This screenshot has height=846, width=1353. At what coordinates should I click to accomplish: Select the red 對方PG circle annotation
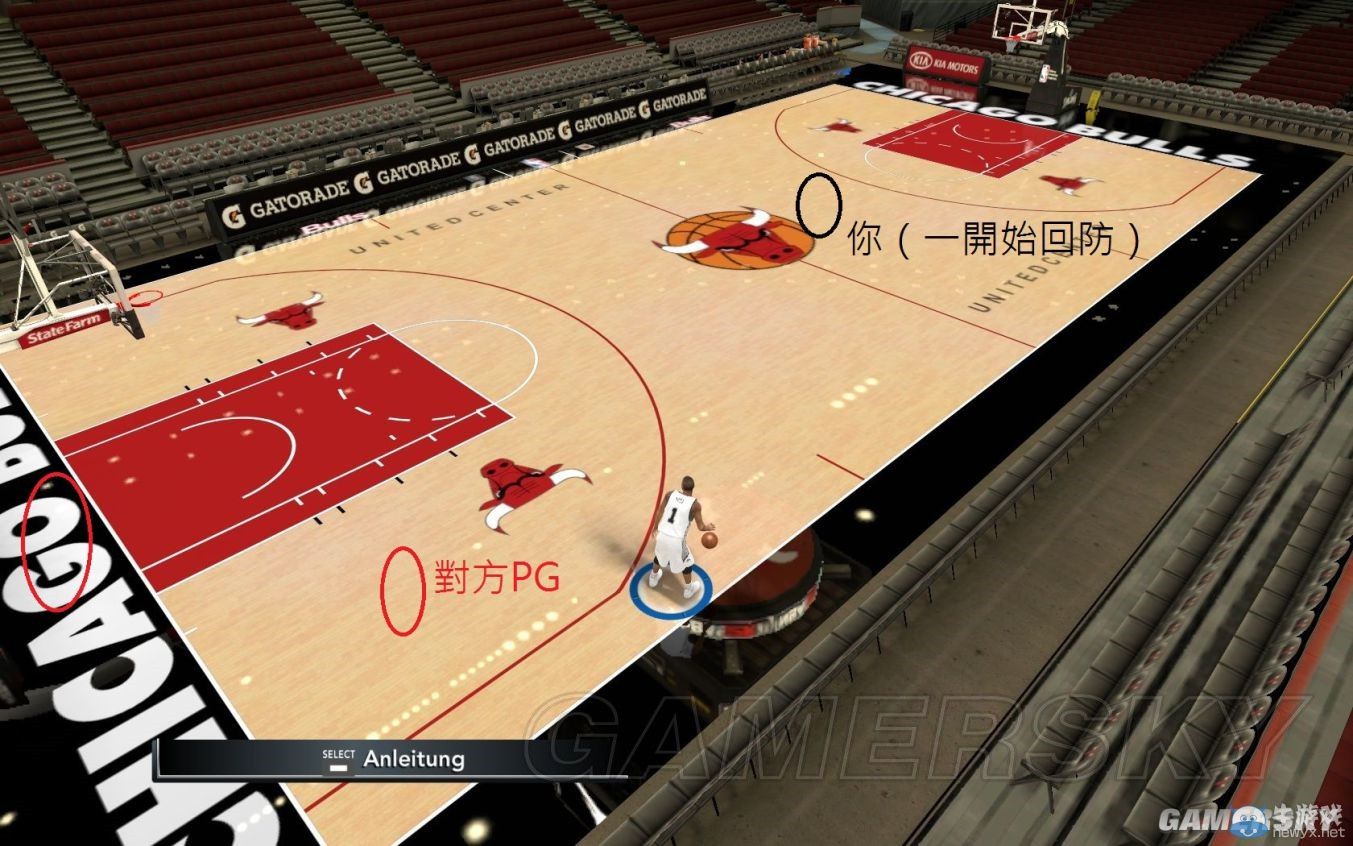(x=405, y=585)
